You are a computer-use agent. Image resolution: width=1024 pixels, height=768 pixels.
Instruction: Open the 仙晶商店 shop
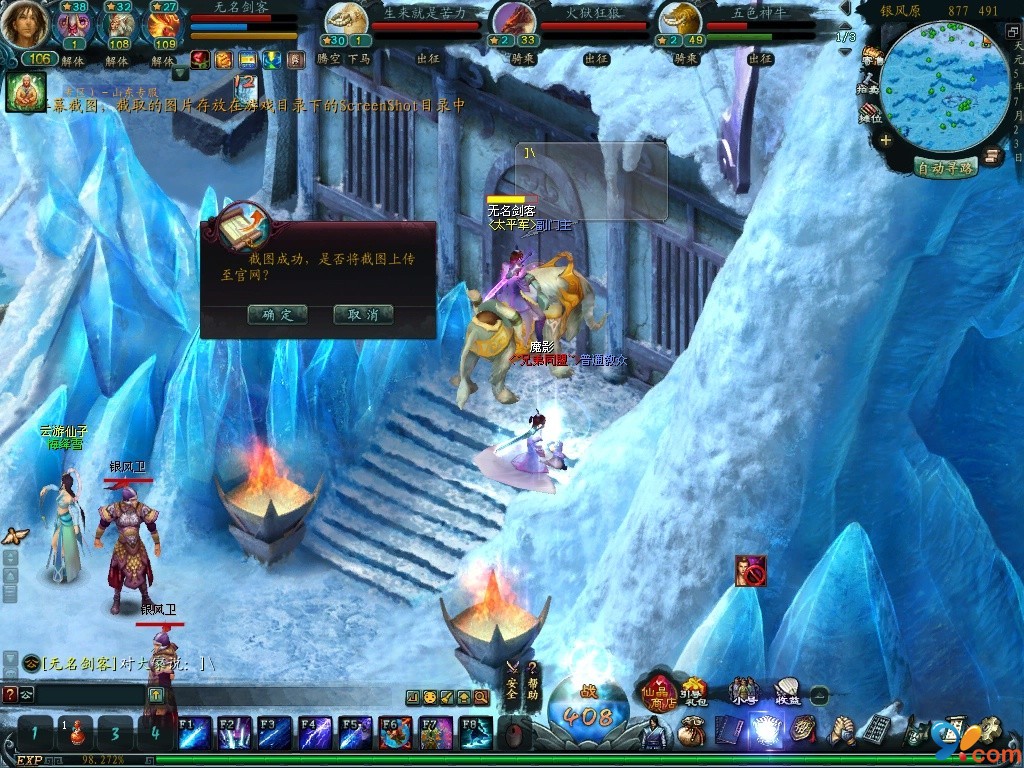[659, 692]
